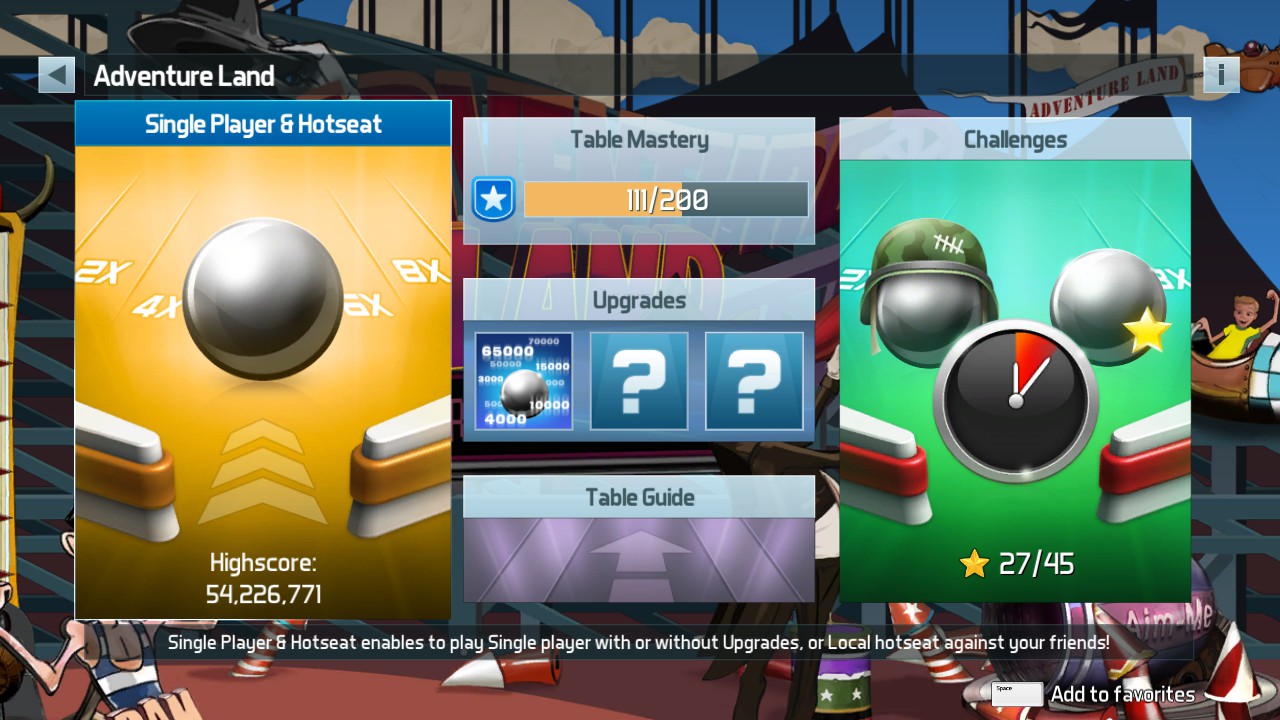The height and width of the screenshot is (720, 1280).
Task: Open the Table Mastery panel
Action: 639,181
